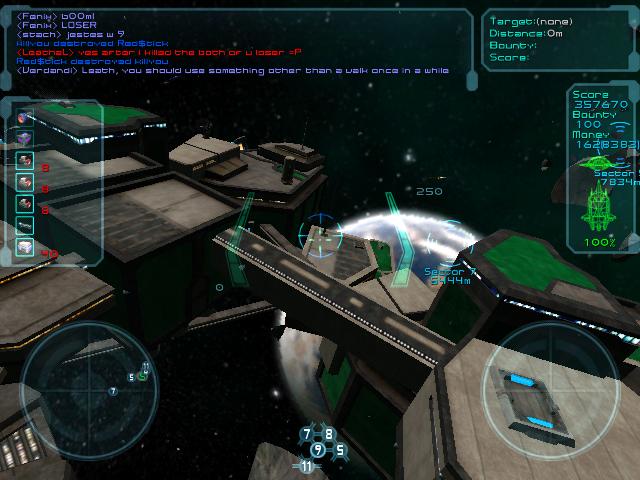The height and width of the screenshot is (480, 640).
Task: Select the hexagon numbered 9 on sector map
Action: 318,449
